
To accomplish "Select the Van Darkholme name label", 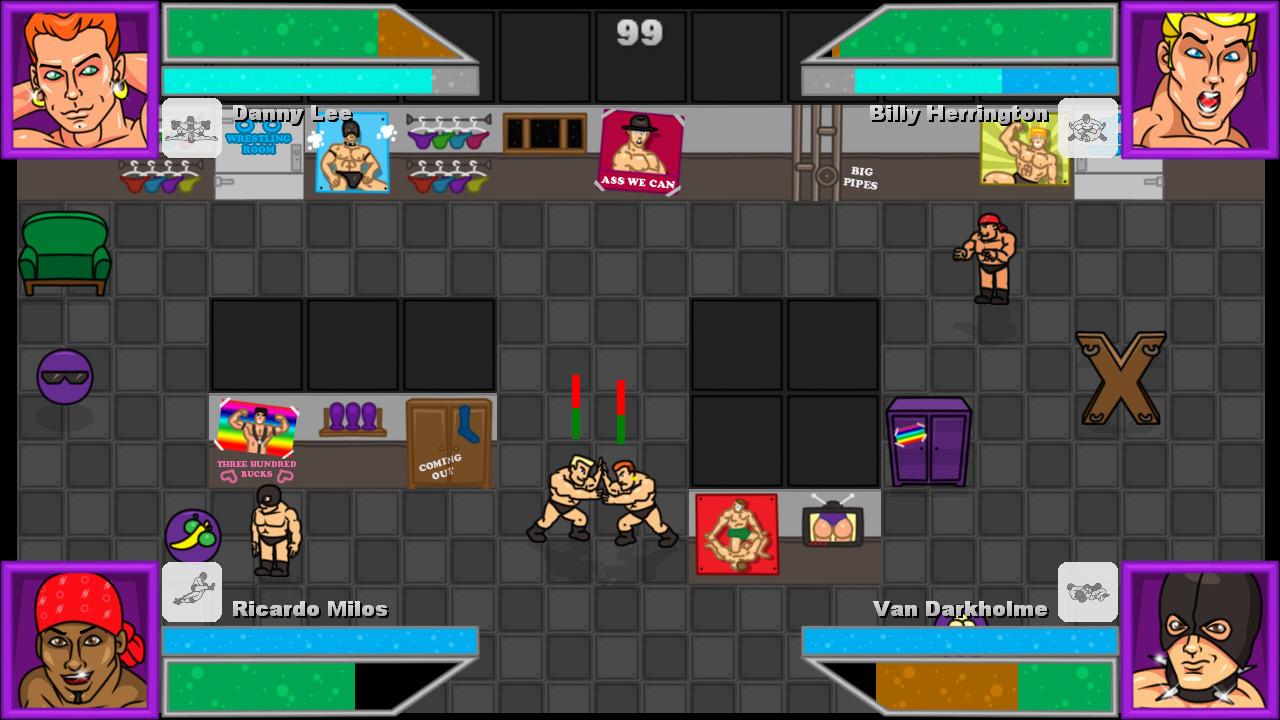I will (x=961, y=607).
